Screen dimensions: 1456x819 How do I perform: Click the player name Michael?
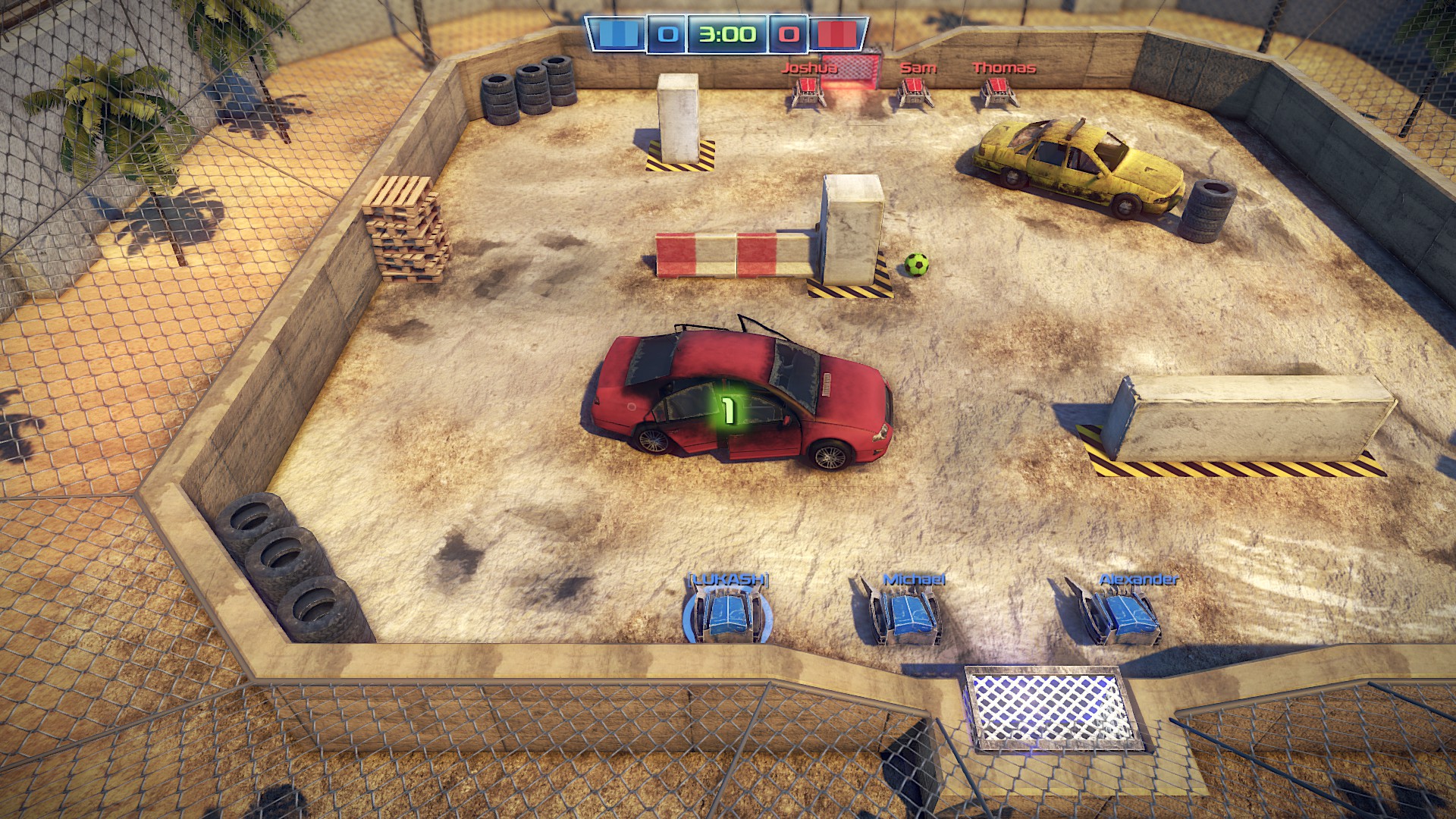[x=913, y=581]
